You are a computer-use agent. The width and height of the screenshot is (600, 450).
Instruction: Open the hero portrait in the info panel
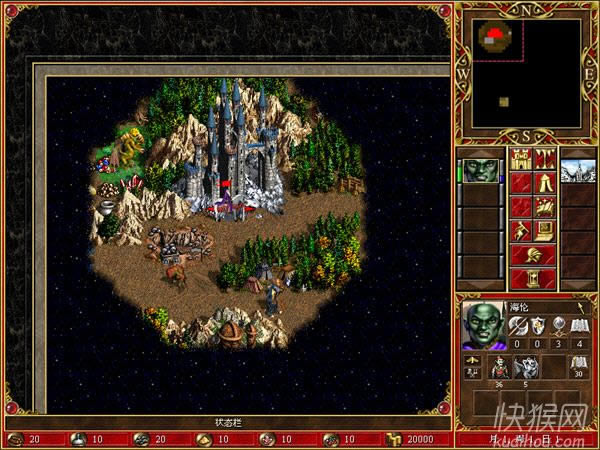[486, 324]
